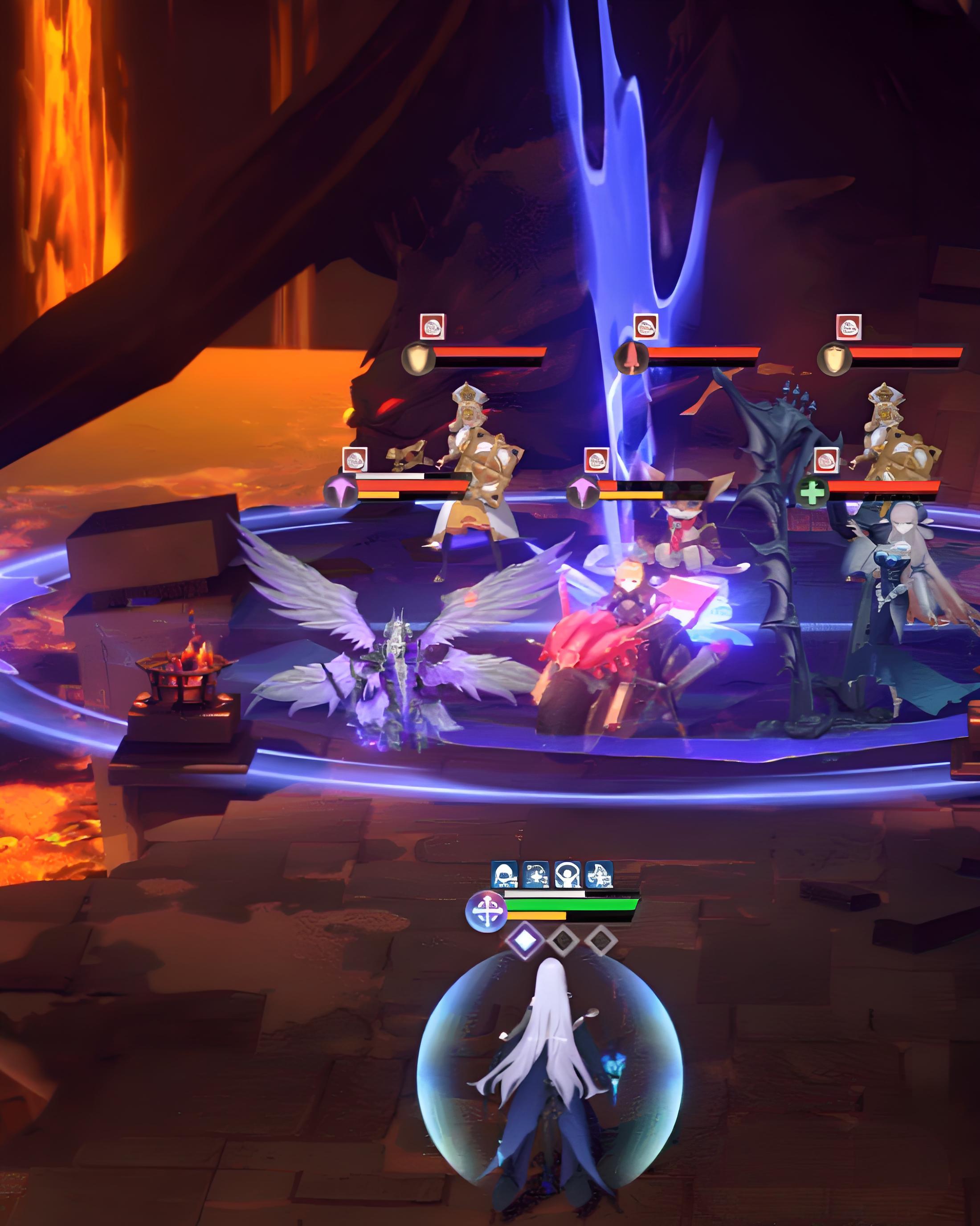Viewport: 980px width, 1226px height.
Task: Choose the red arrowhead class emblem
Action: point(631,358)
